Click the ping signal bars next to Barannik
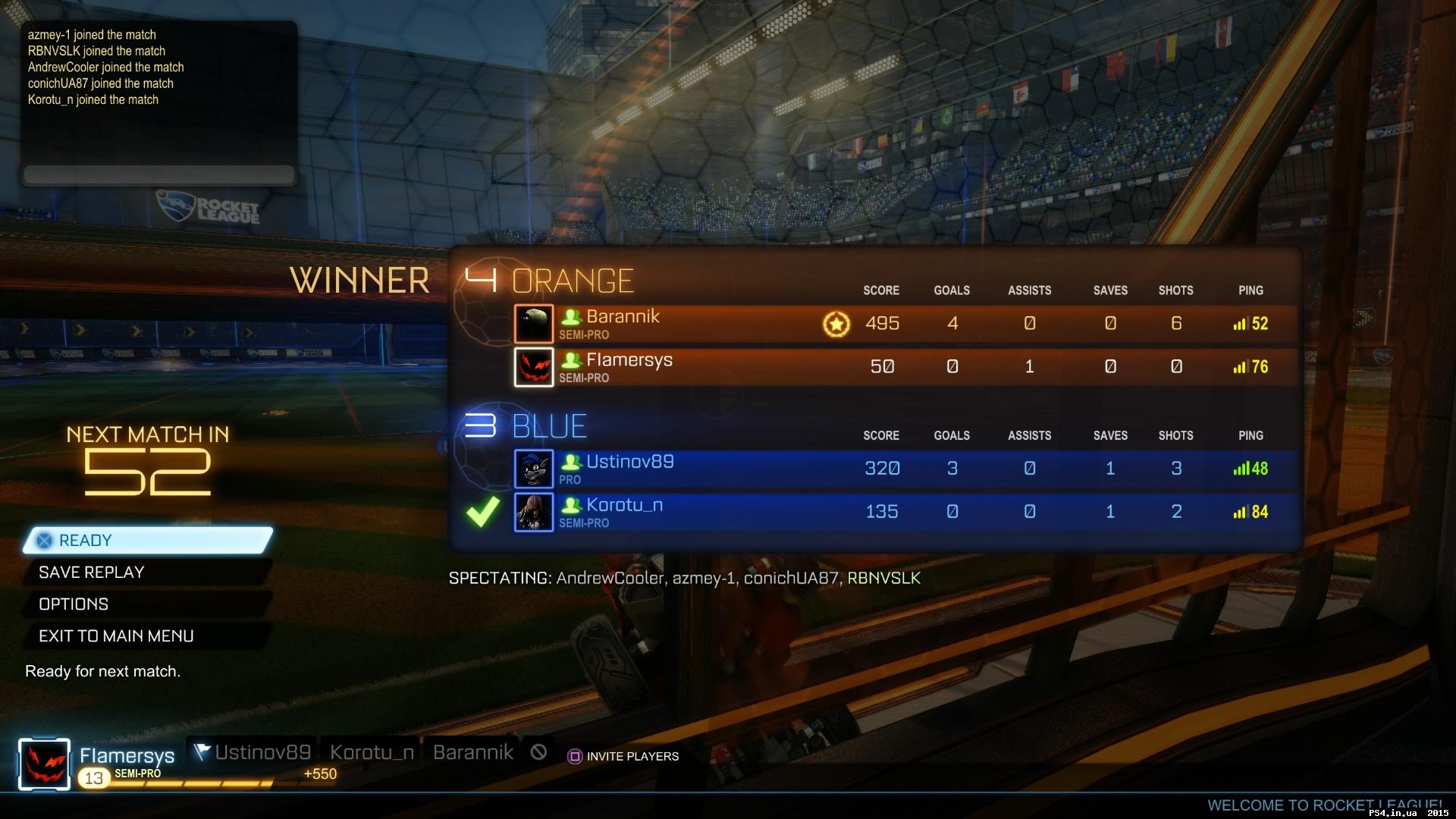 [1239, 323]
